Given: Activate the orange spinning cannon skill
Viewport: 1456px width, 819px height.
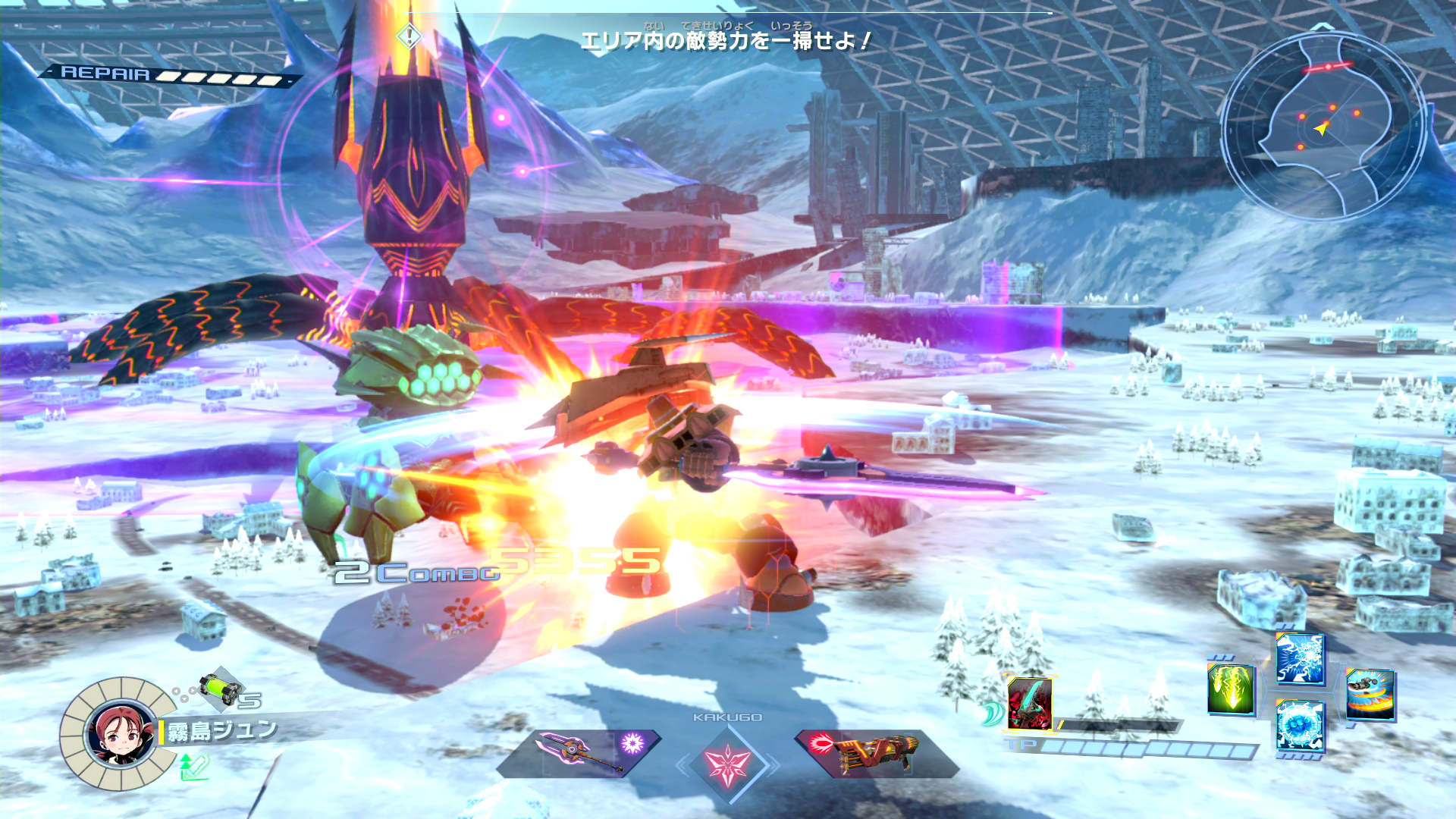Looking at the screenshot, I should click(1370, 693).
